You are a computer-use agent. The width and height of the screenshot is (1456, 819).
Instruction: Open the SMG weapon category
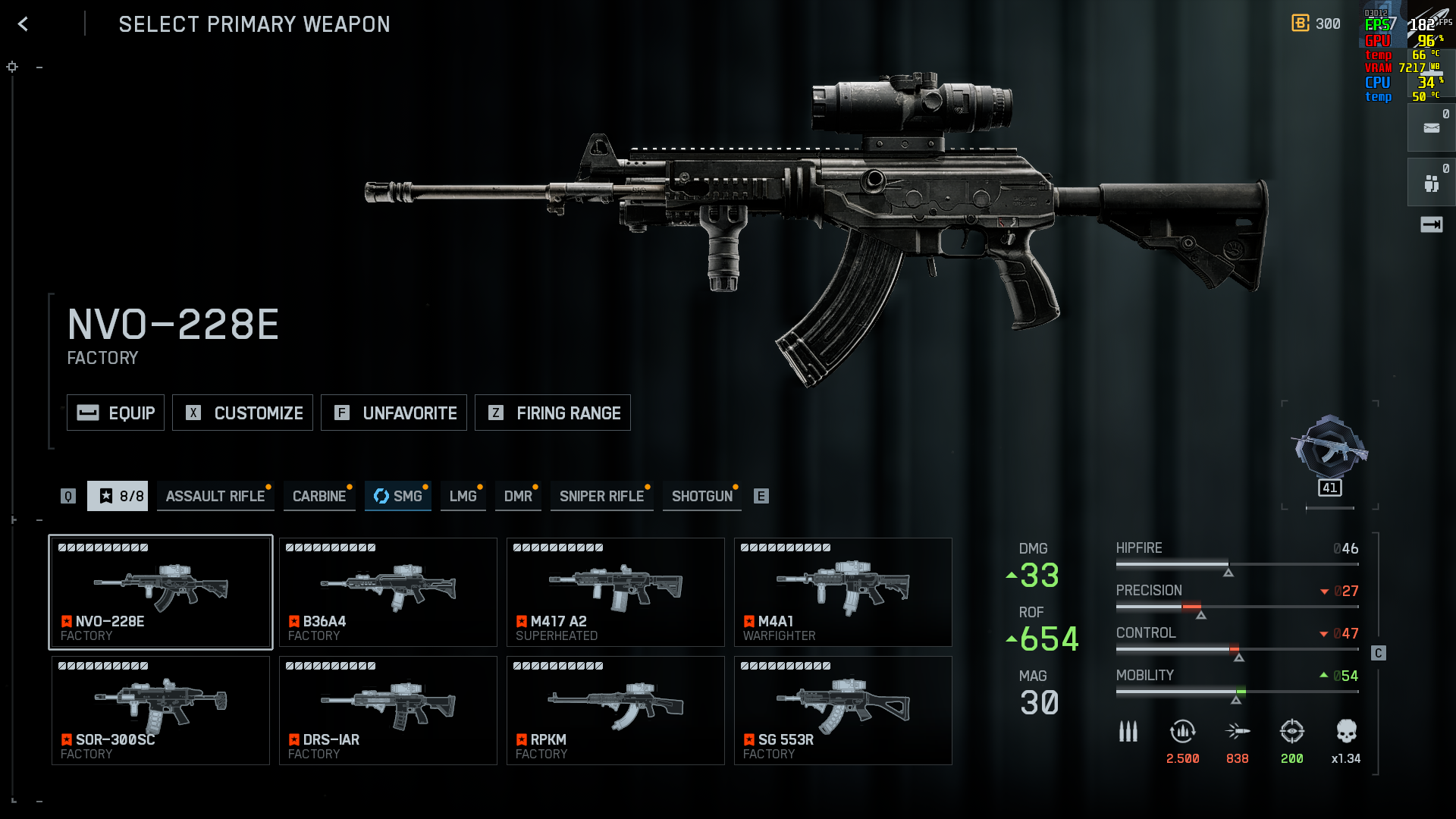[x=398, y=496]
